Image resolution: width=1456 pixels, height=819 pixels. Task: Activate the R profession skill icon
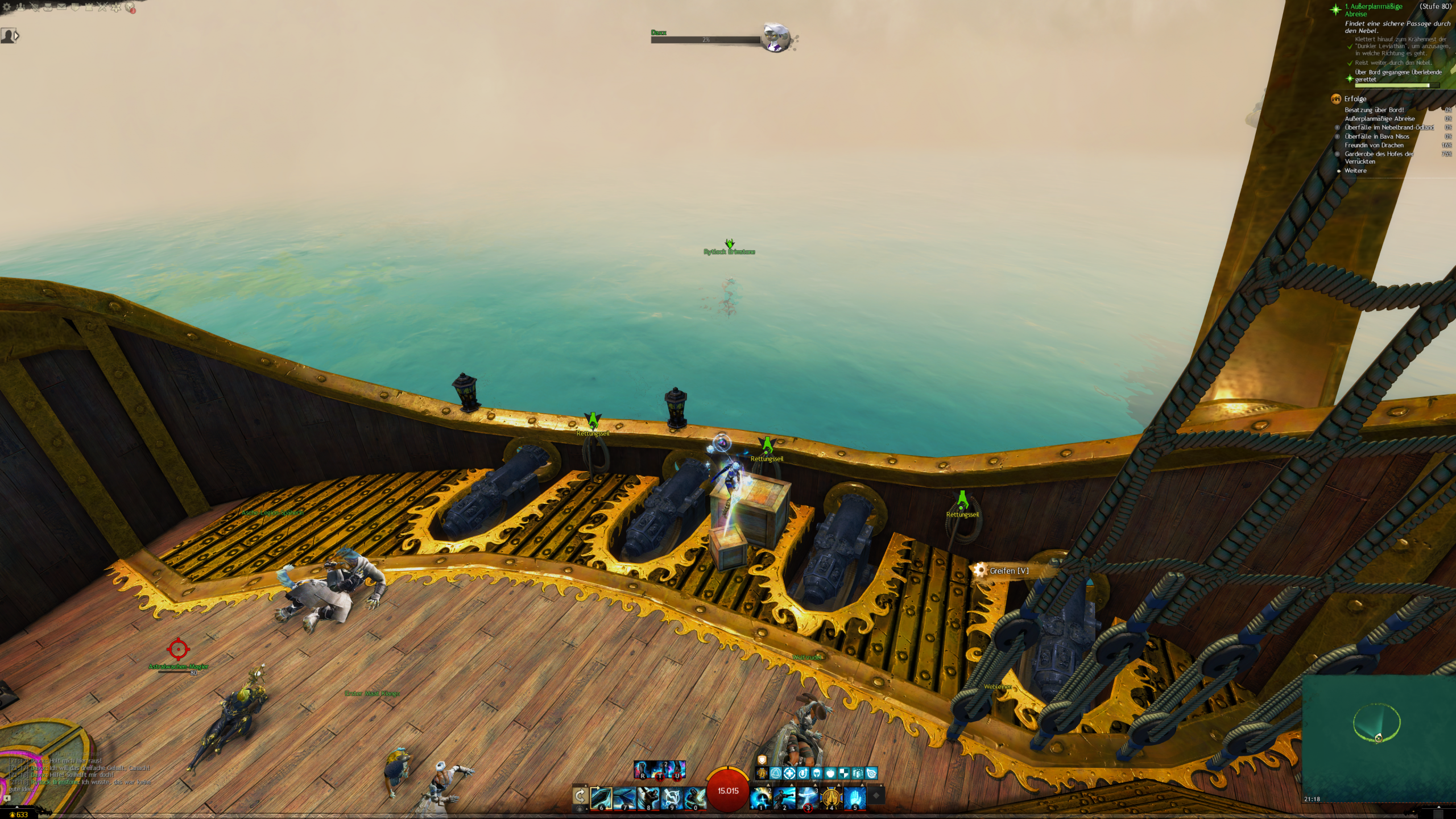click(x=643, y=770)
